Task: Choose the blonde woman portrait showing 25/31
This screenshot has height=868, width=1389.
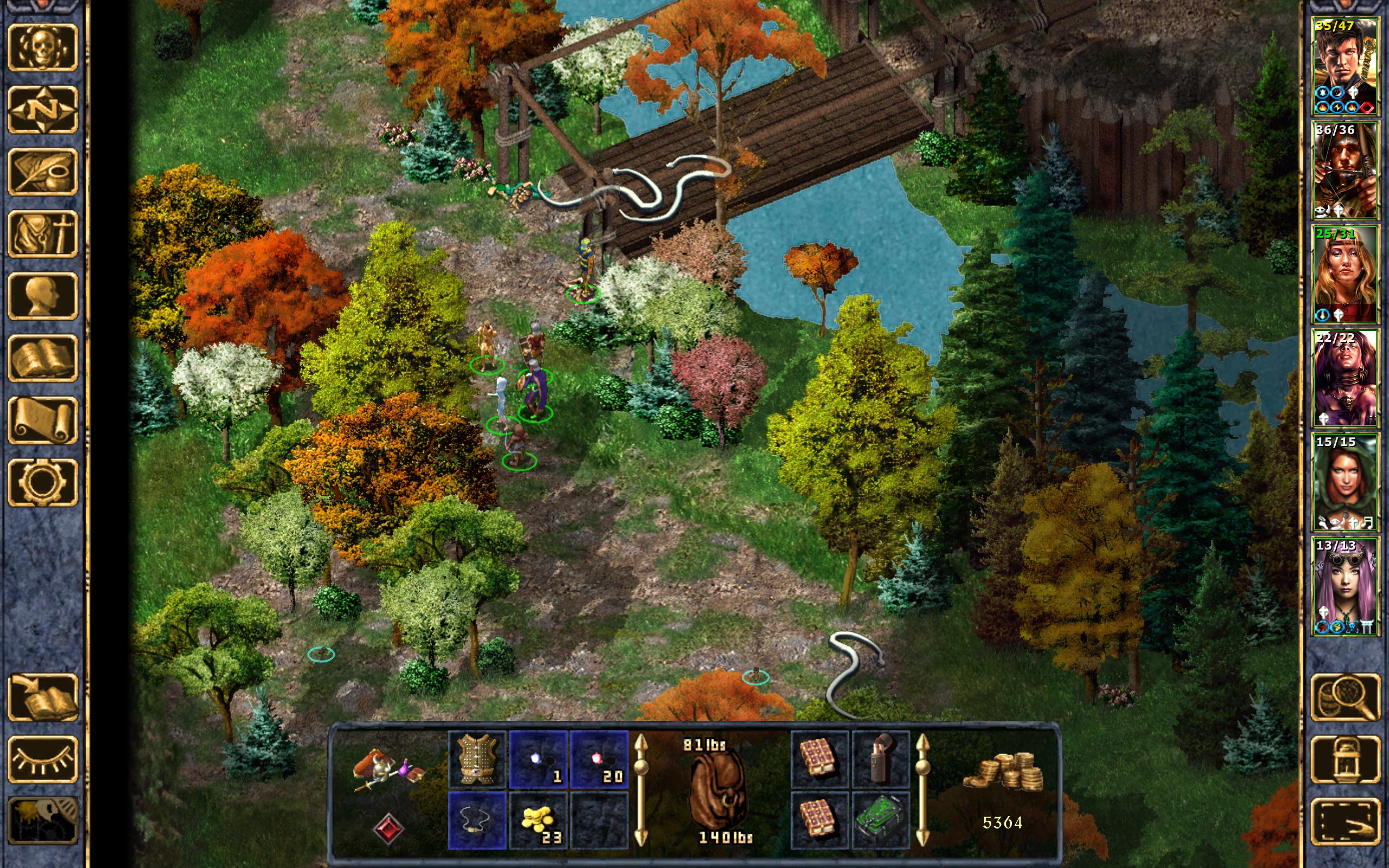Action: (x=1344, y=274)
